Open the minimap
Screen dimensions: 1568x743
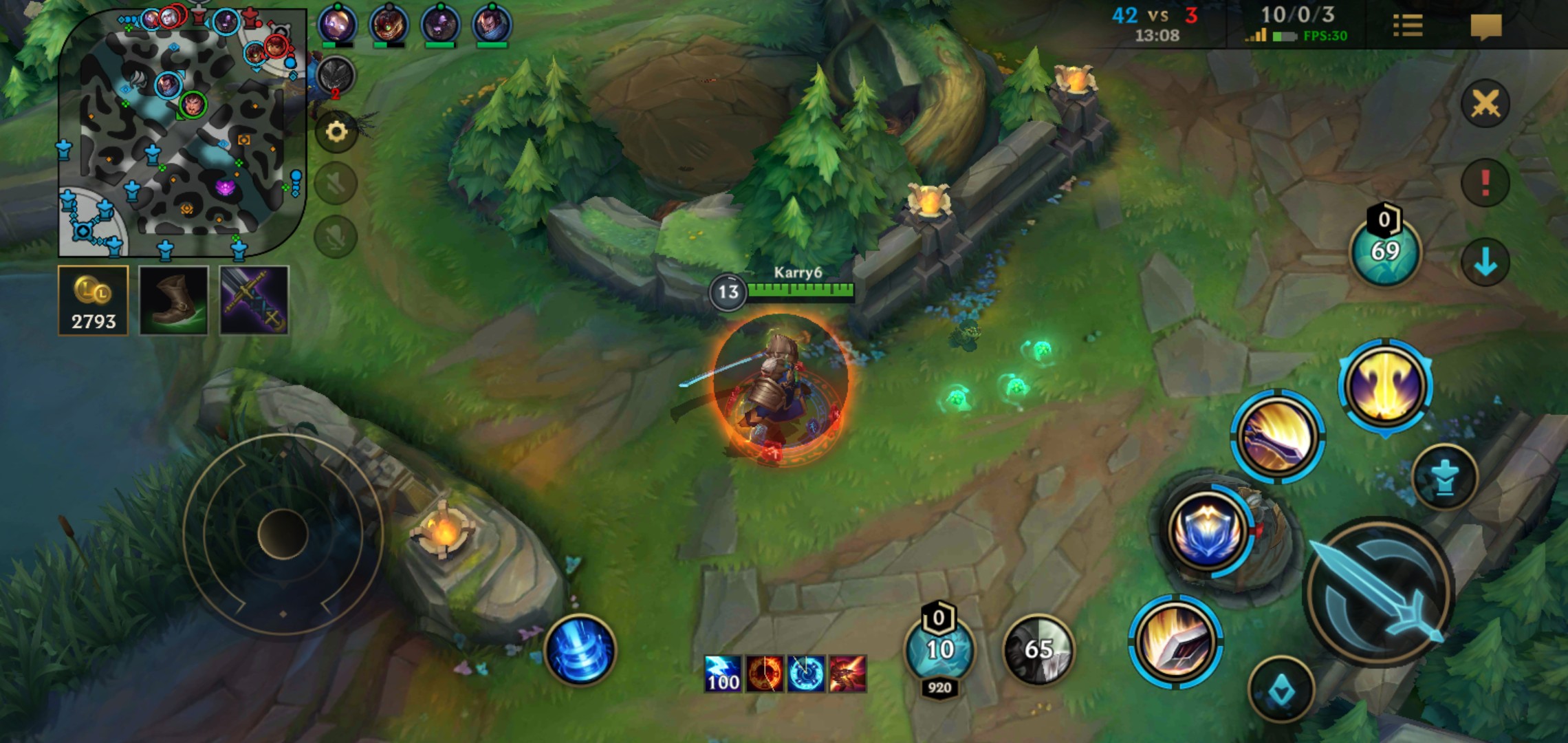[x=182, y=131]
